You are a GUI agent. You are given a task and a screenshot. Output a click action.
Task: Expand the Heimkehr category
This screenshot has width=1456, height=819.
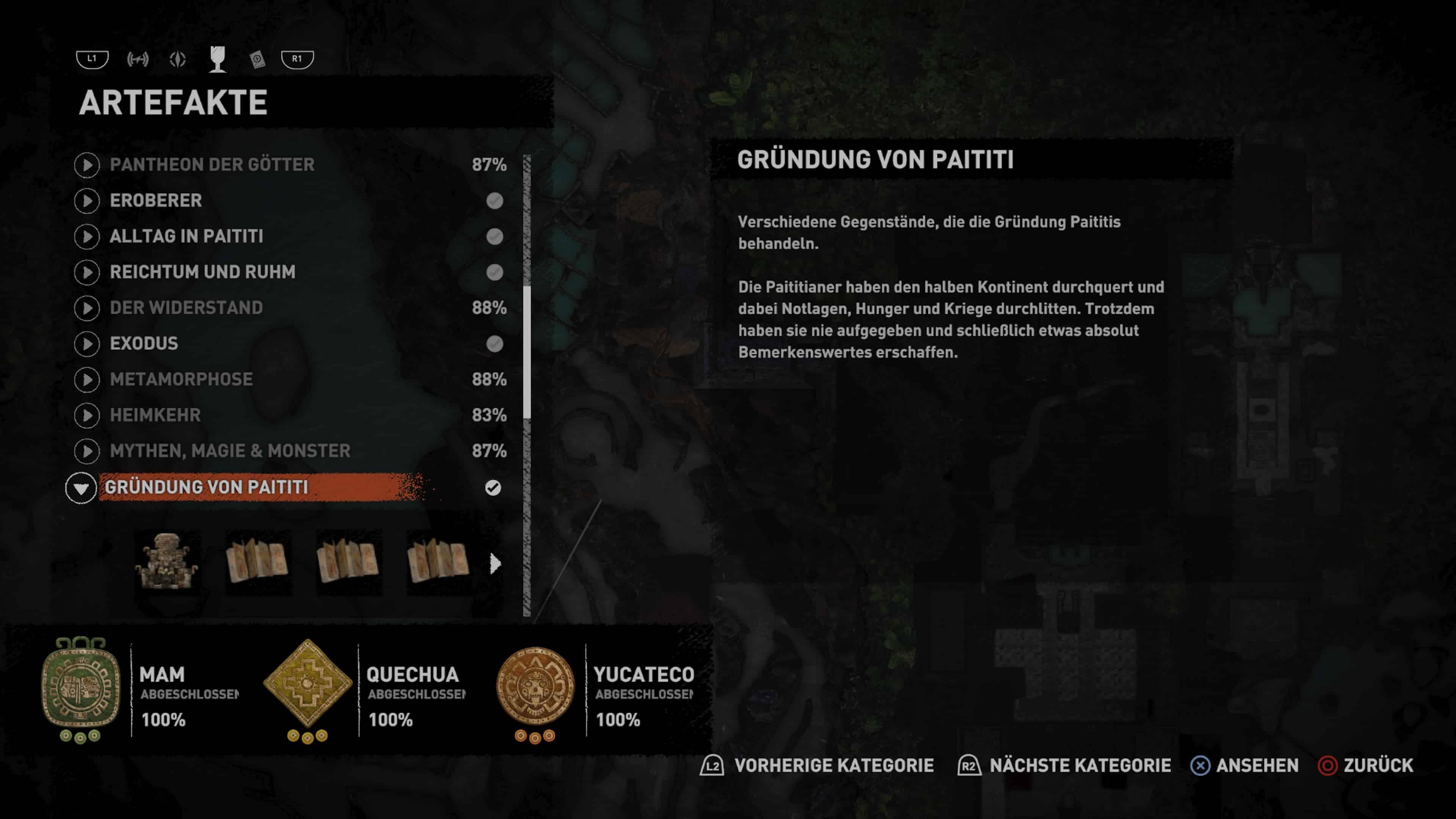coord(155,415)
